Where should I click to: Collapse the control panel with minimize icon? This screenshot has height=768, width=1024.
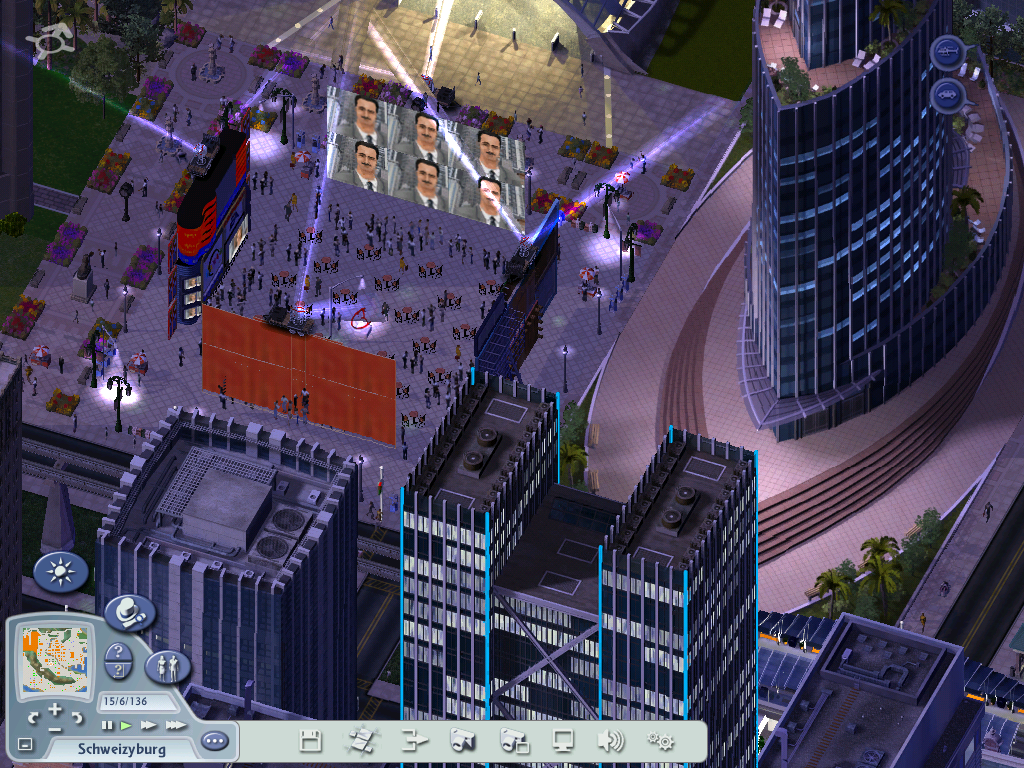click(x=25, y=744)
